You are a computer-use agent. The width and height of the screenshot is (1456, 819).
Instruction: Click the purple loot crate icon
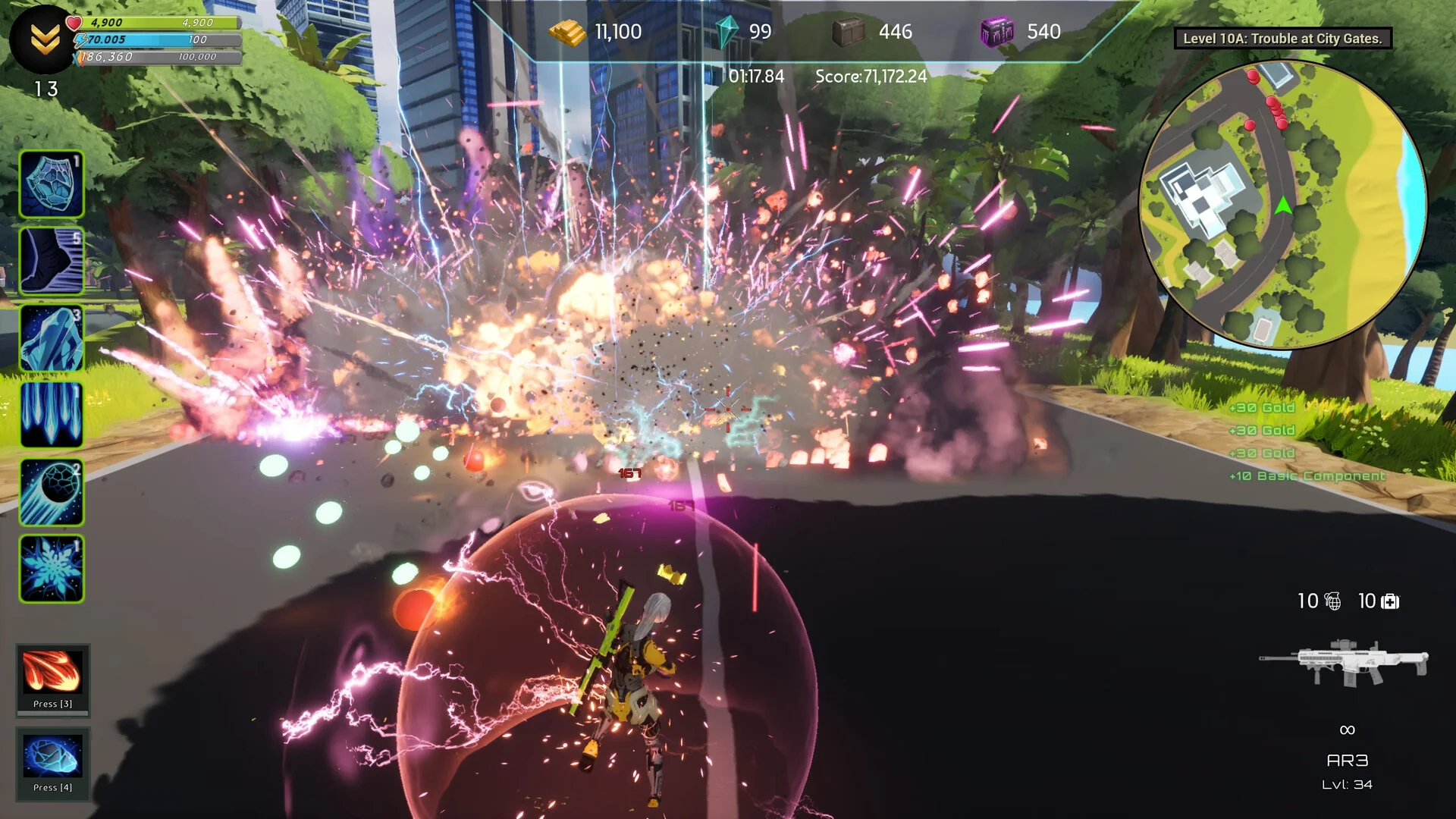(x=997, y=32)
